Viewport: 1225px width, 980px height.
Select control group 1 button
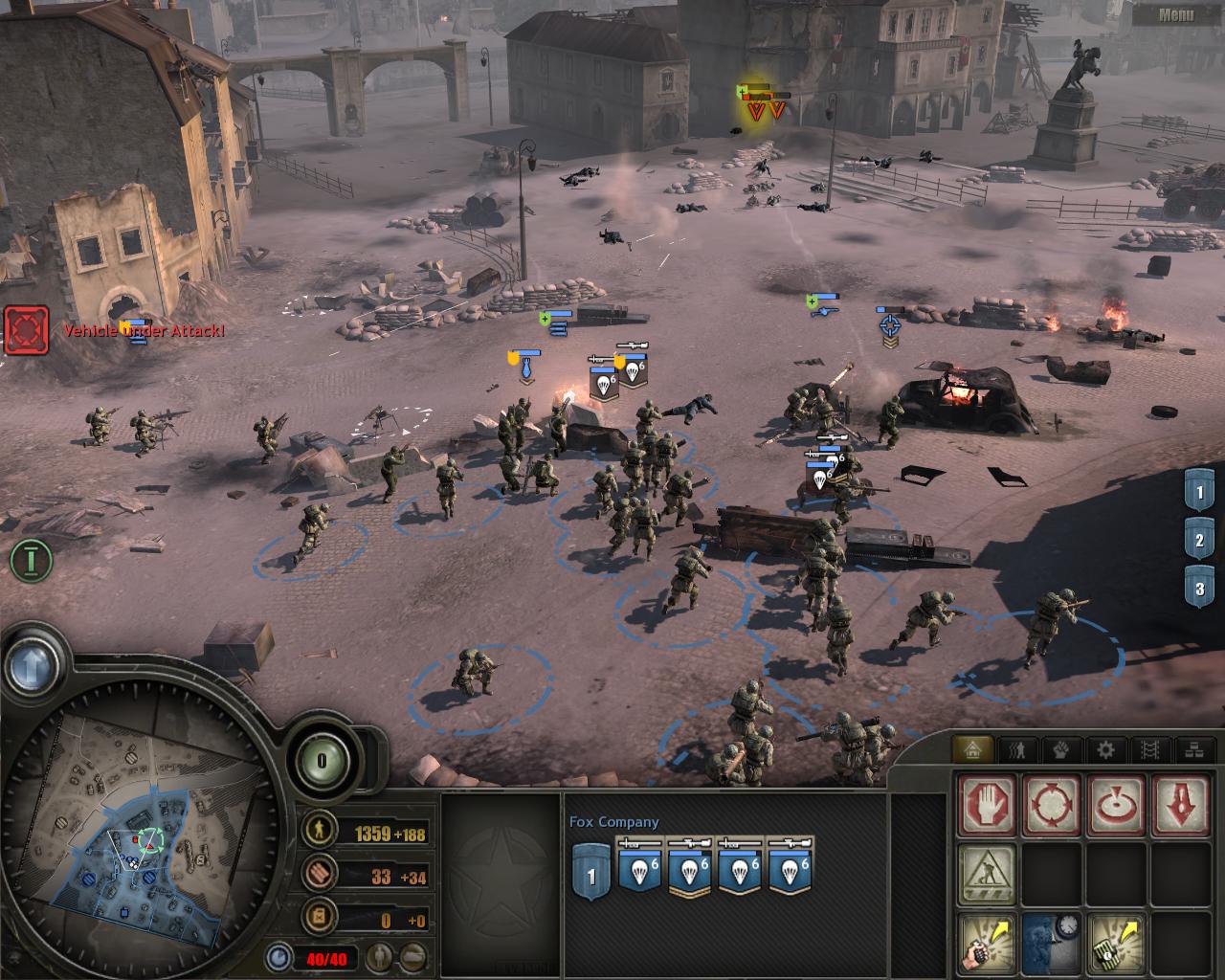pos(1199,495)
